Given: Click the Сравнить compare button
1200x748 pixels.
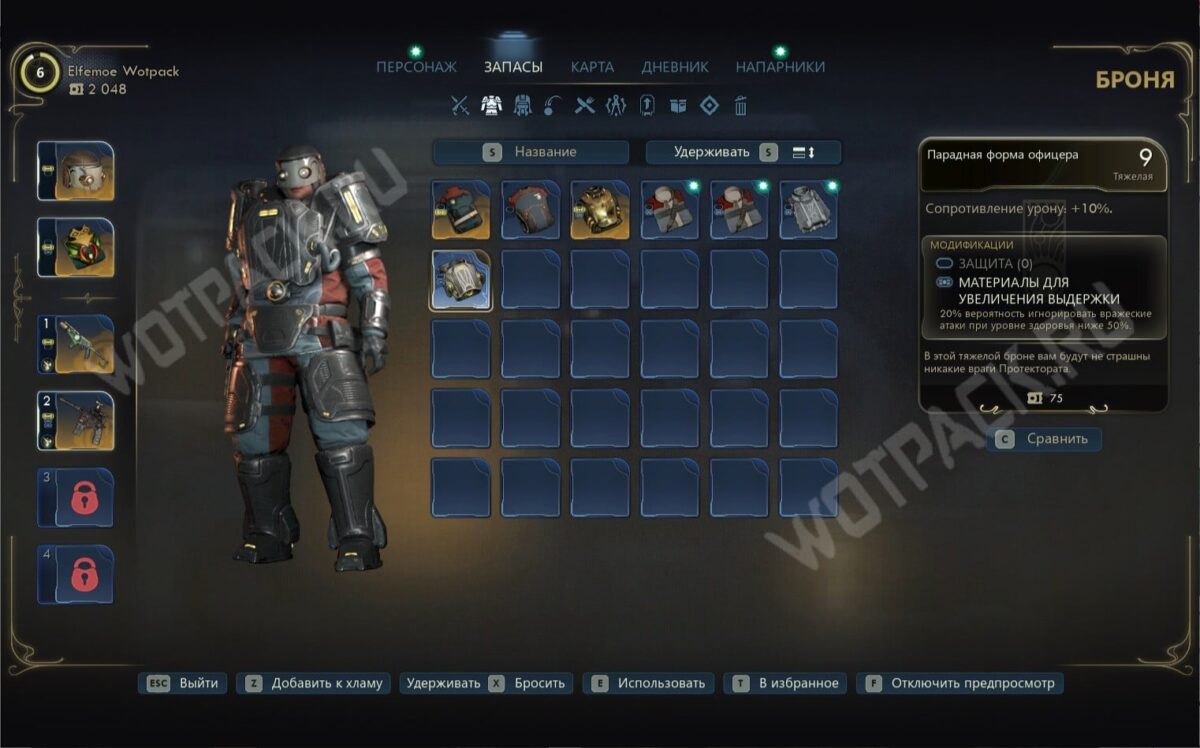Looking at the screenshot, I should (x=1044, y=439).
